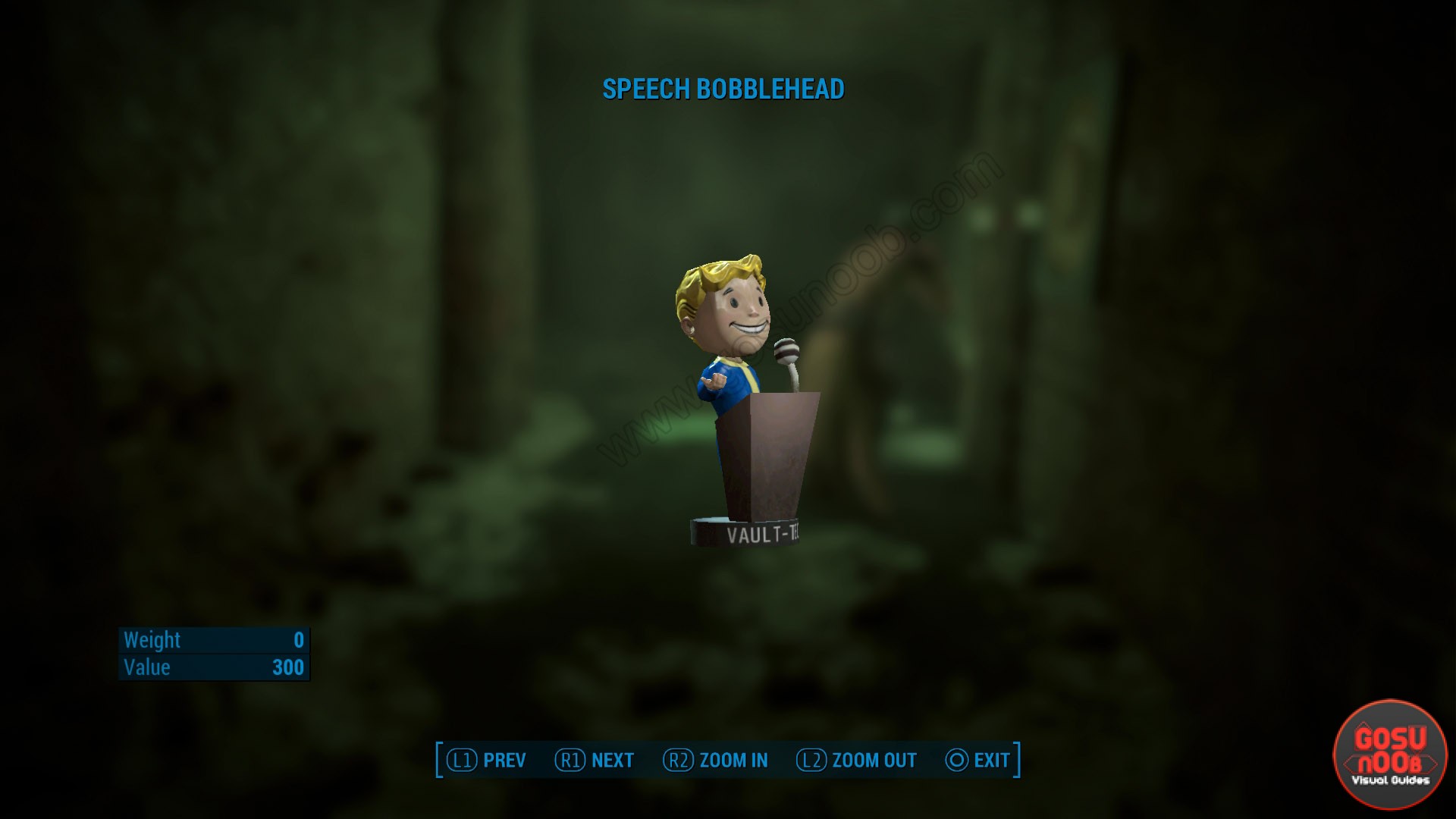This screenshot has height=819, width=1456.
Task: Click the circle button icon beside EXIT
Action: [x=957, y=760]
